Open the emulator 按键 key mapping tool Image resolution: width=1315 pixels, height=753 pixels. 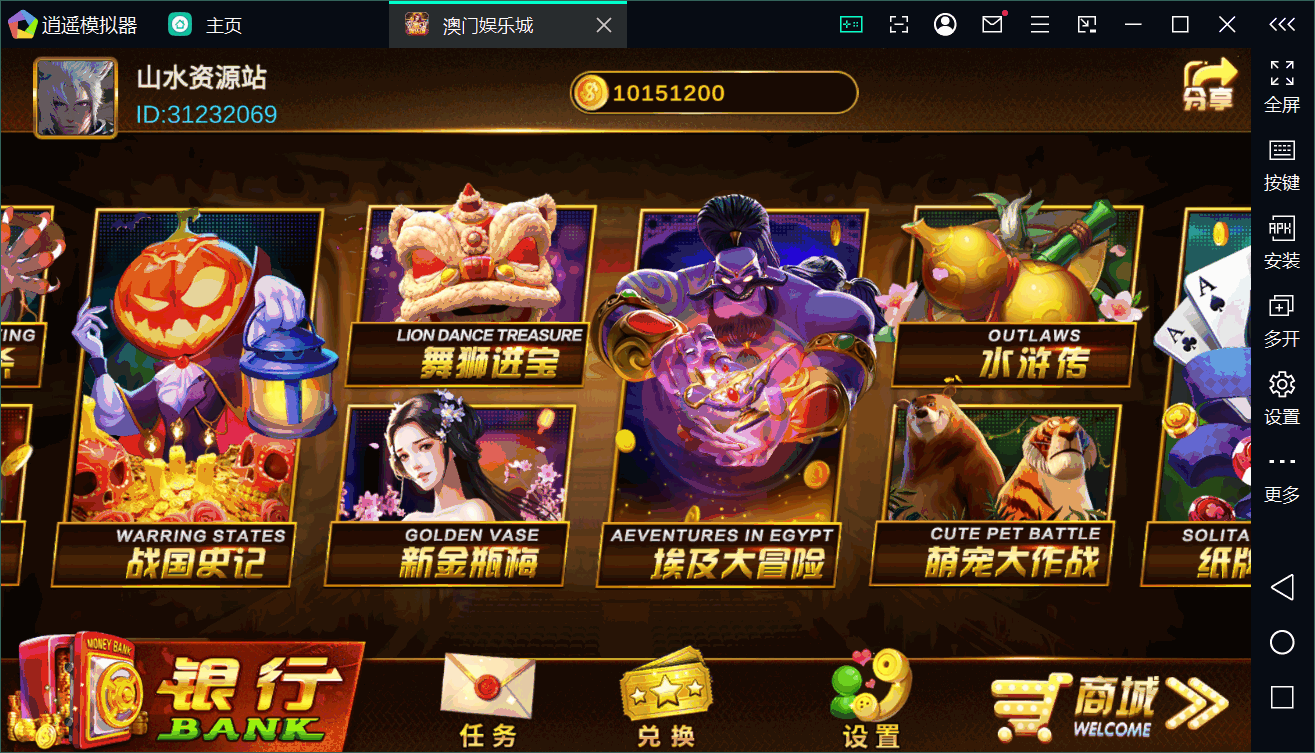tap(1281, 163)
